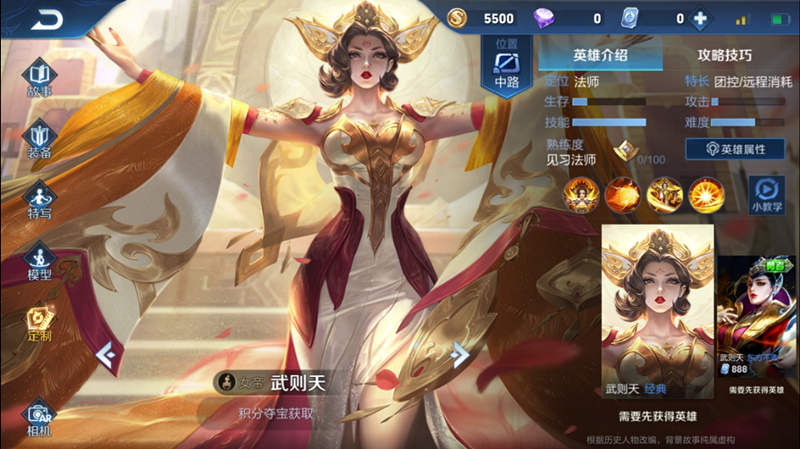Show the next hero with the right arrow
The image size is (800, 449).
pos(460,353)
